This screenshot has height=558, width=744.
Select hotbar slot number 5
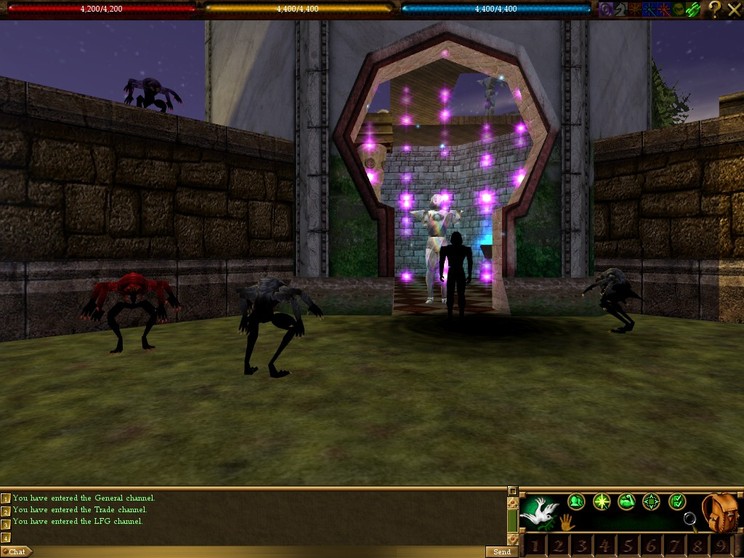(626, 546)
